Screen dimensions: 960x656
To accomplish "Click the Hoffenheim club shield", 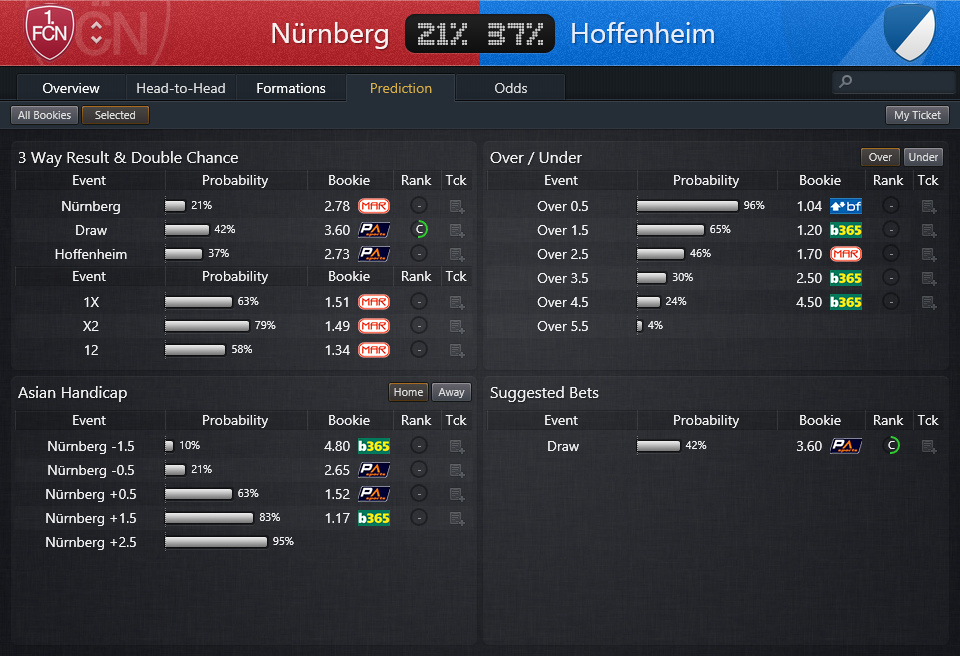I will [x=908, y=32].
